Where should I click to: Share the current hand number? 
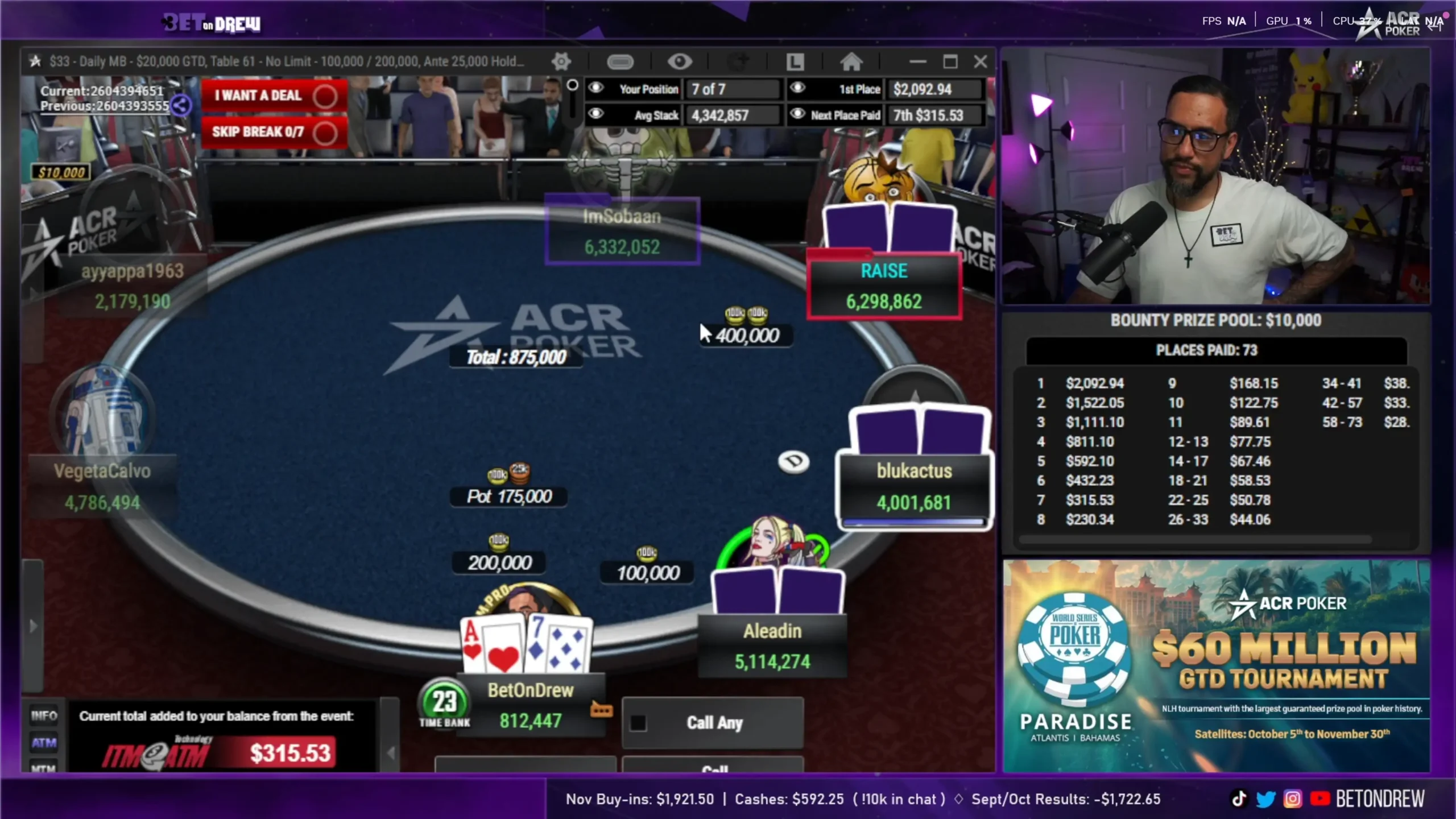[x=181, y=105]
